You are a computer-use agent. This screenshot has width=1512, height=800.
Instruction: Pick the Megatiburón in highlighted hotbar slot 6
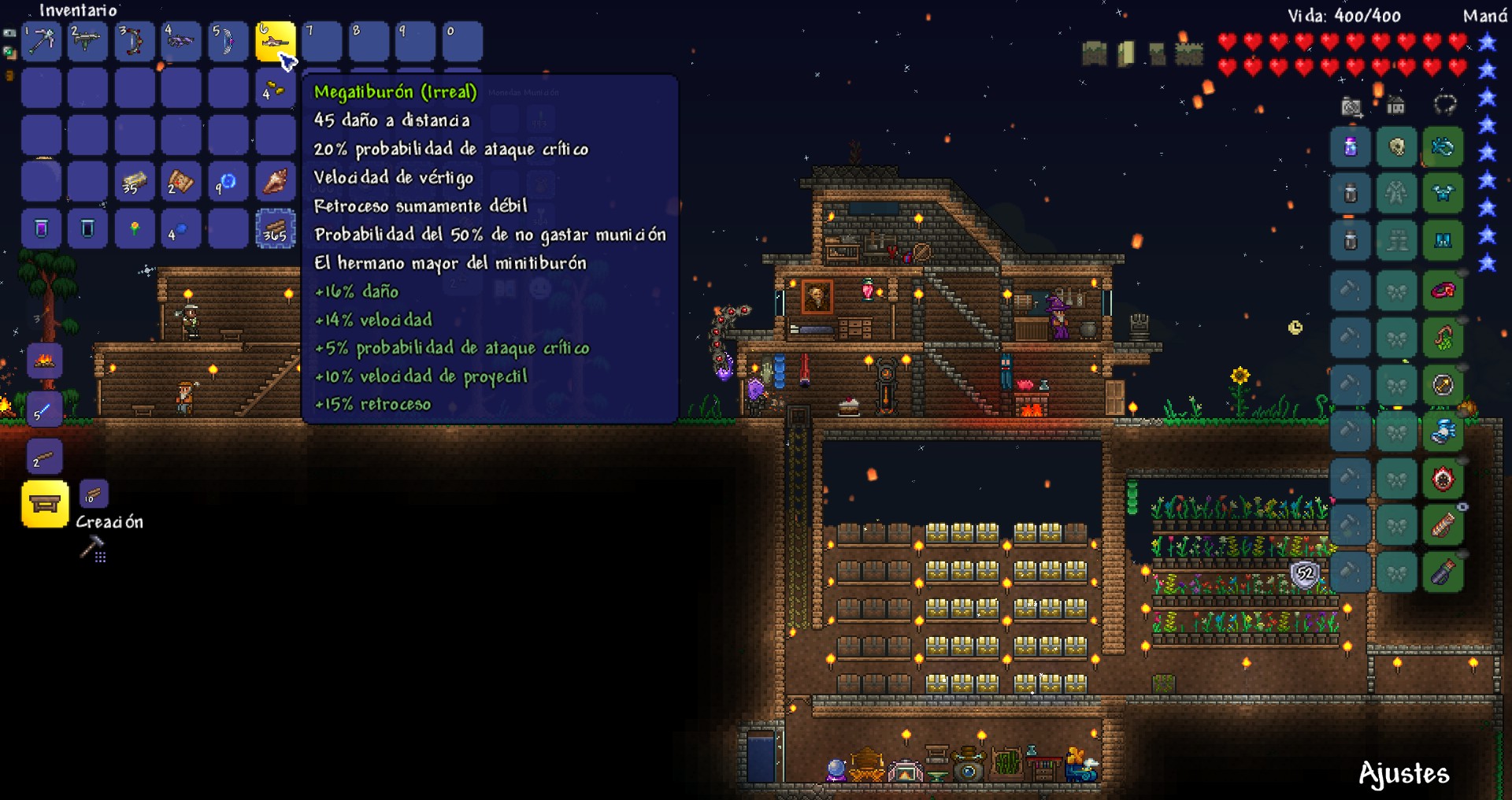click(x=275, y=42)
